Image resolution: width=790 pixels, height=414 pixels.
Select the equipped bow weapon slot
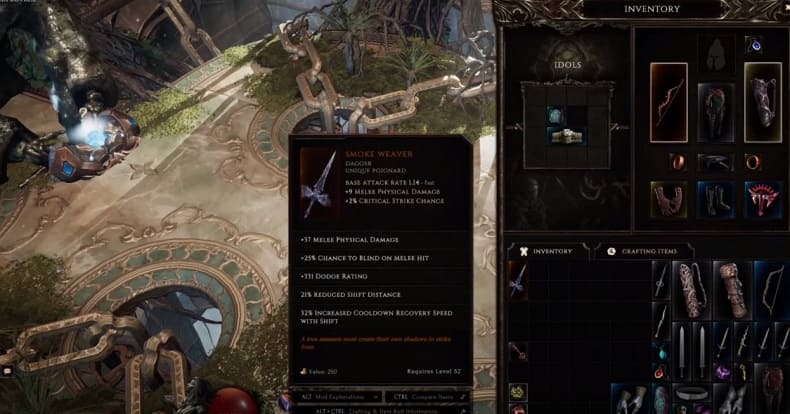(668, 102)
